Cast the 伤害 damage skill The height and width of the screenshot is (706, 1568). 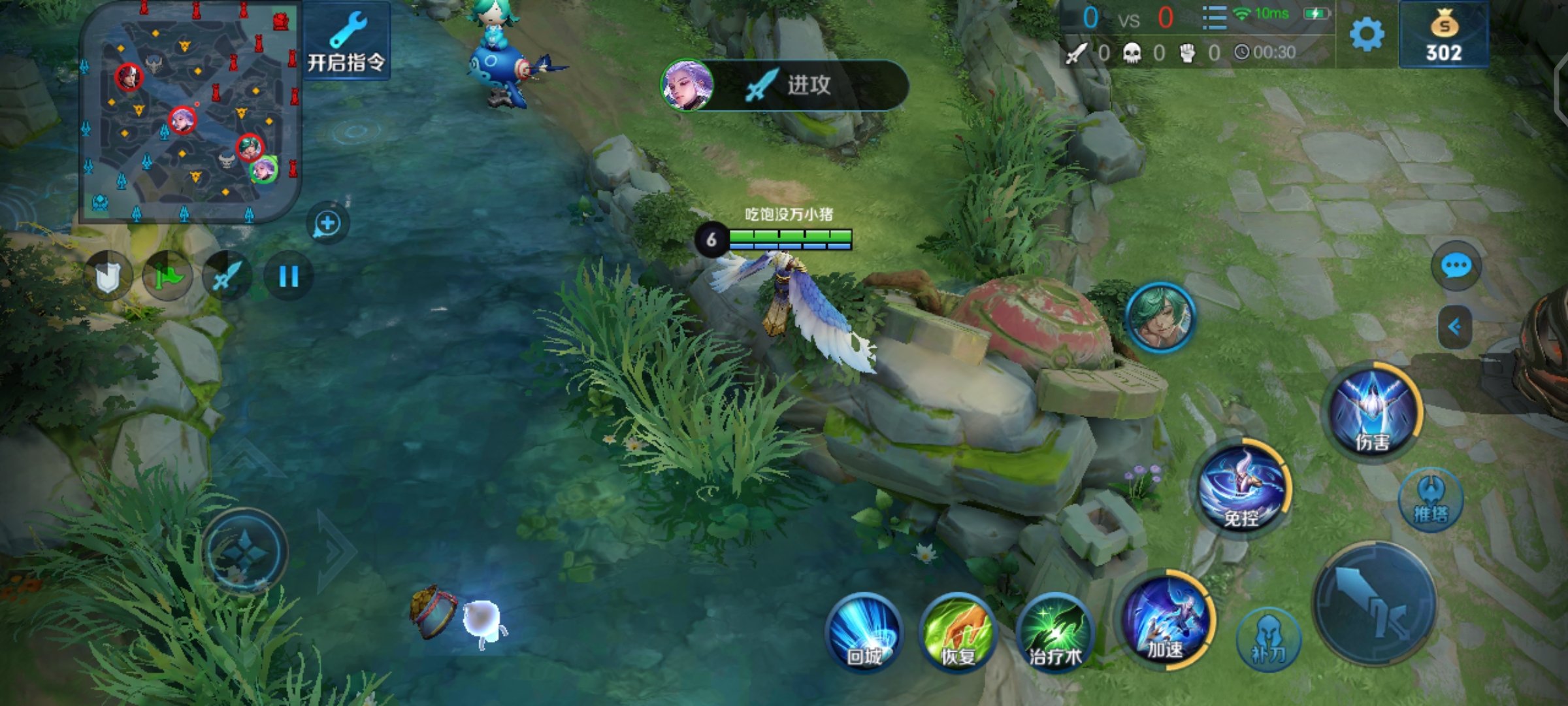pyautogui.click(x=1372, y=411)
